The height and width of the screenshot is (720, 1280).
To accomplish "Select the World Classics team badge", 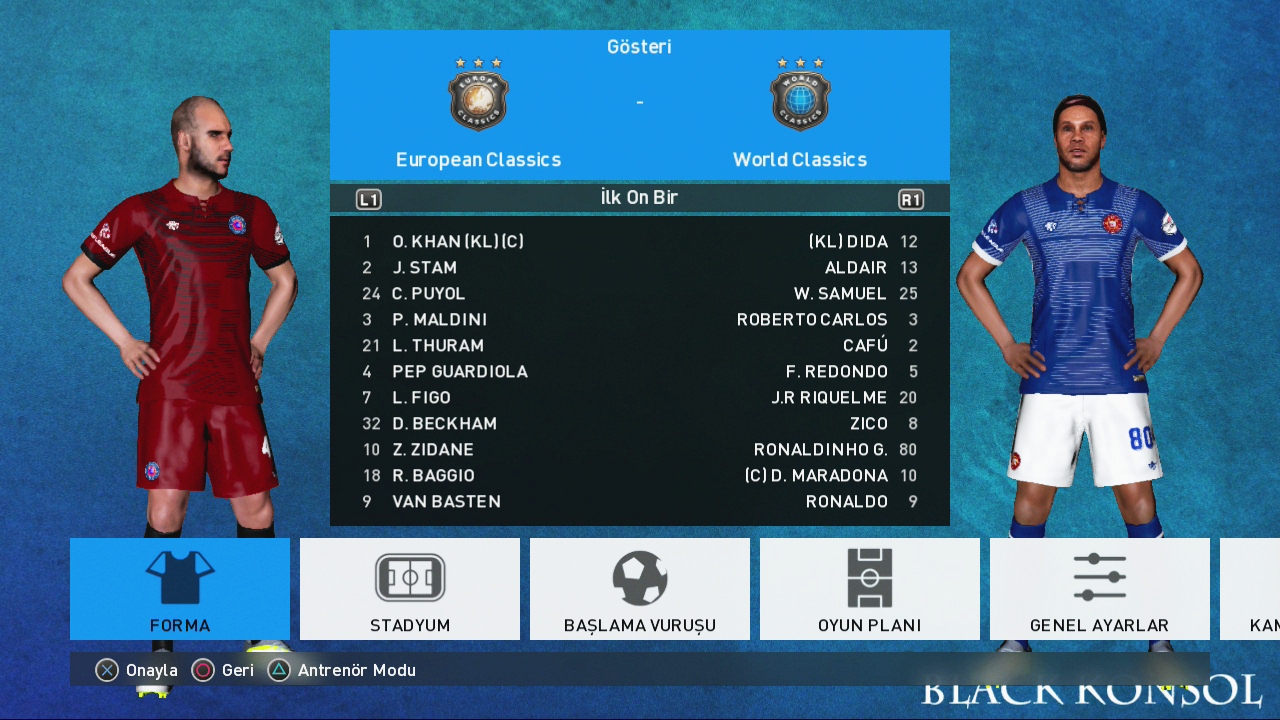I will [x=800, y=95].
